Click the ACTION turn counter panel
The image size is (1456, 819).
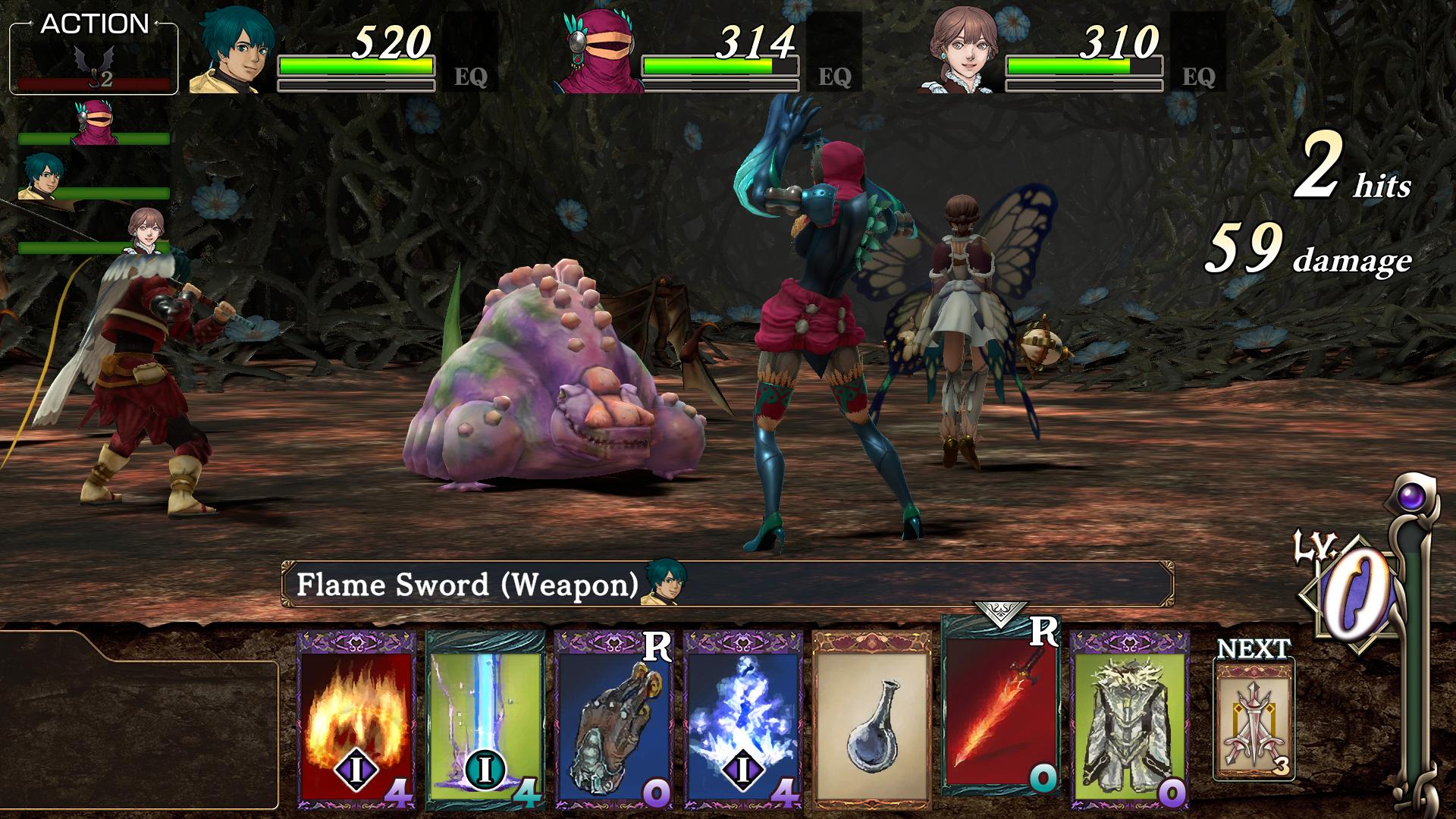94,58
